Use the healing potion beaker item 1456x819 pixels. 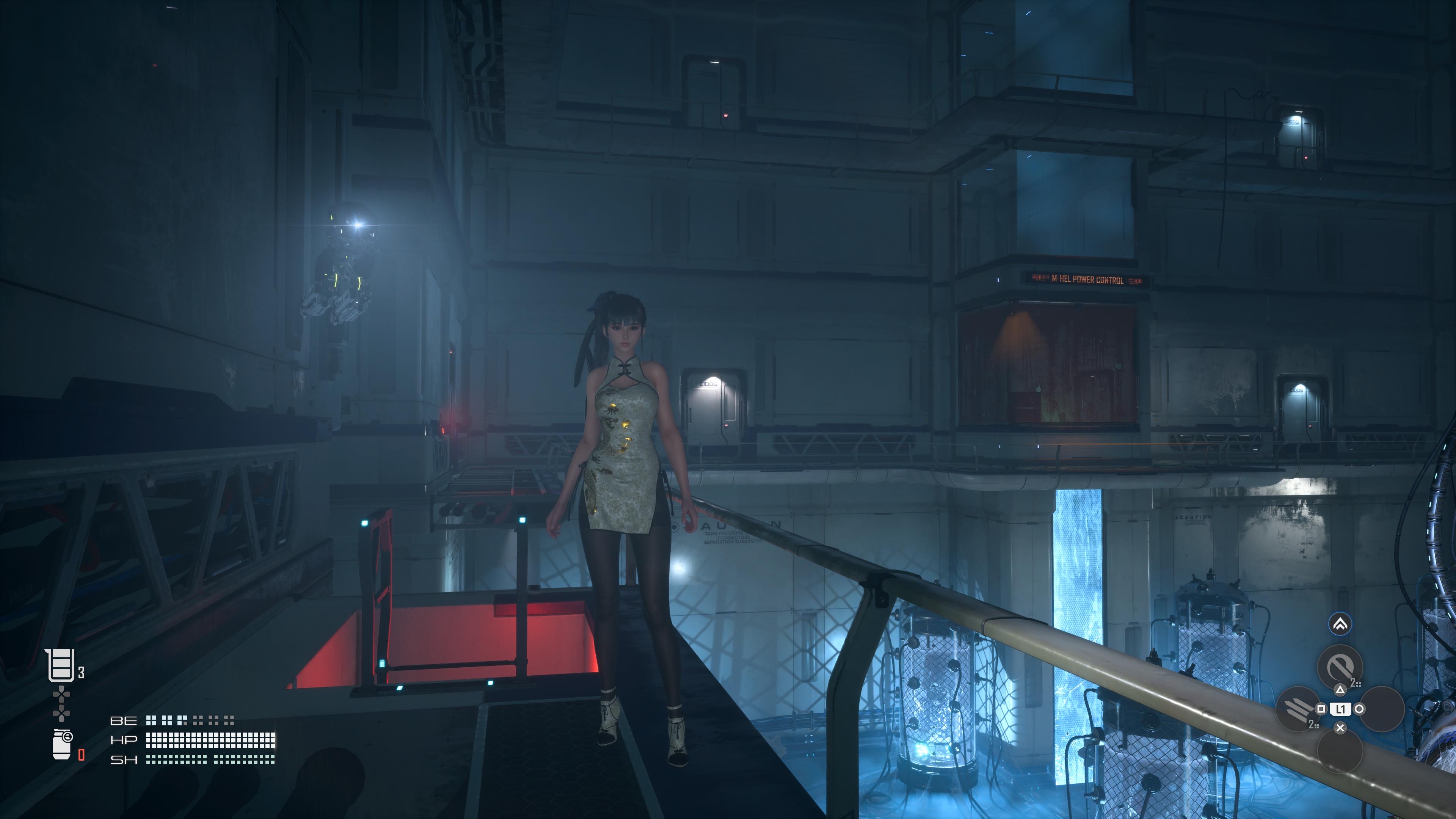[x=61, y=665]
